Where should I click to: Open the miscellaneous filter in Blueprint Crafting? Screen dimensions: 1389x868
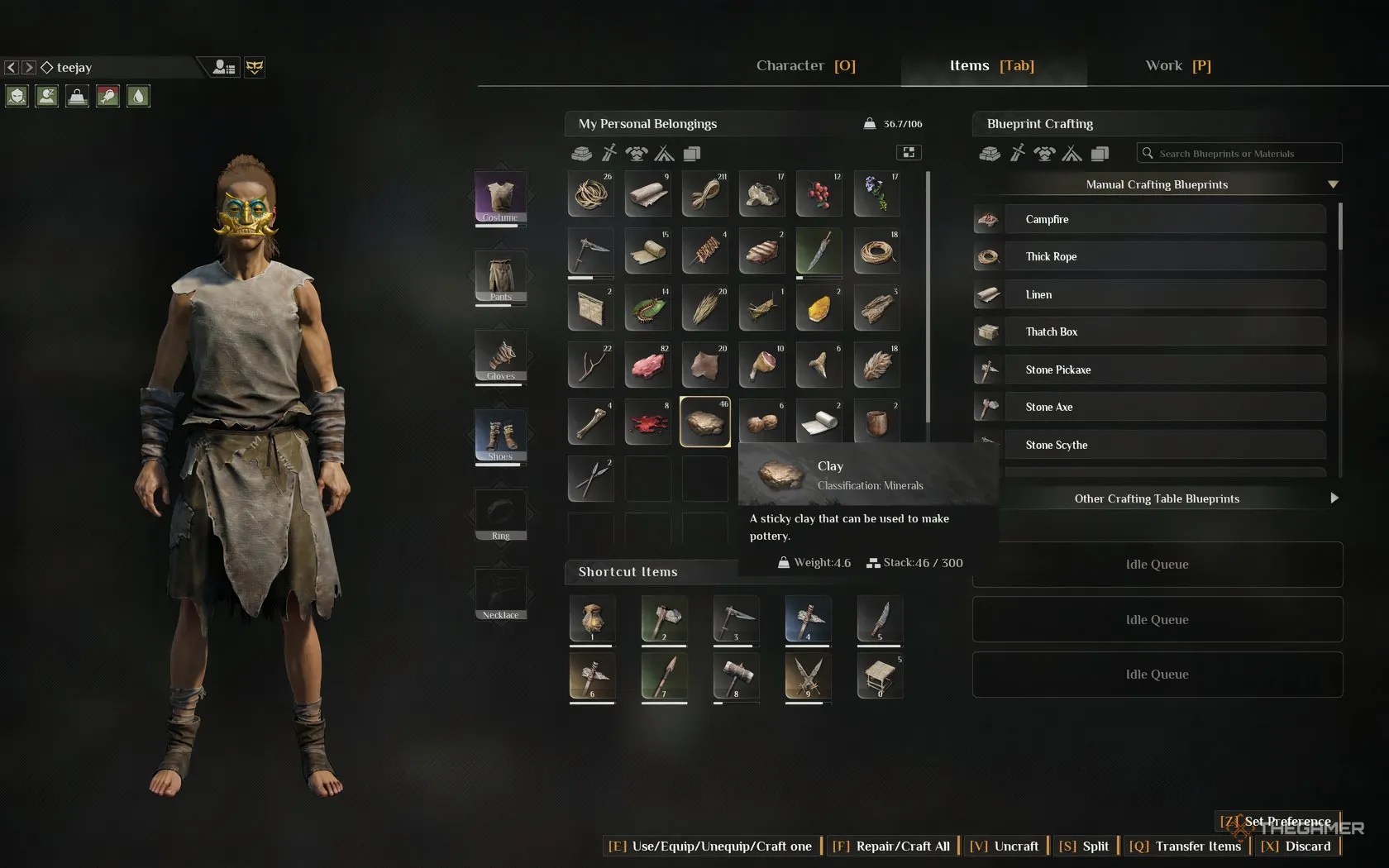[x=1100, y=154]
